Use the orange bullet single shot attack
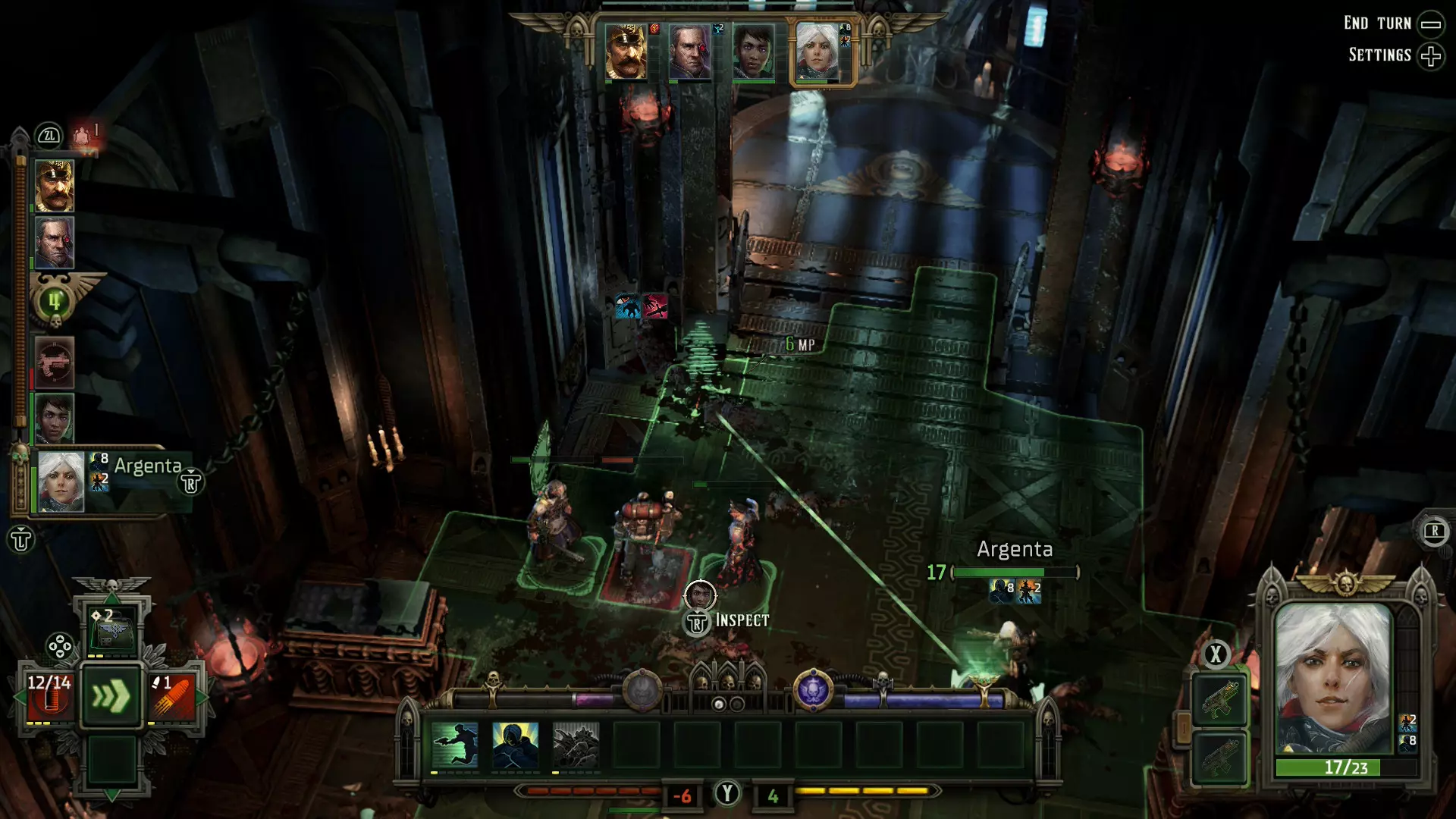Viewport: 1456px width, 819px height. [173, 695]
